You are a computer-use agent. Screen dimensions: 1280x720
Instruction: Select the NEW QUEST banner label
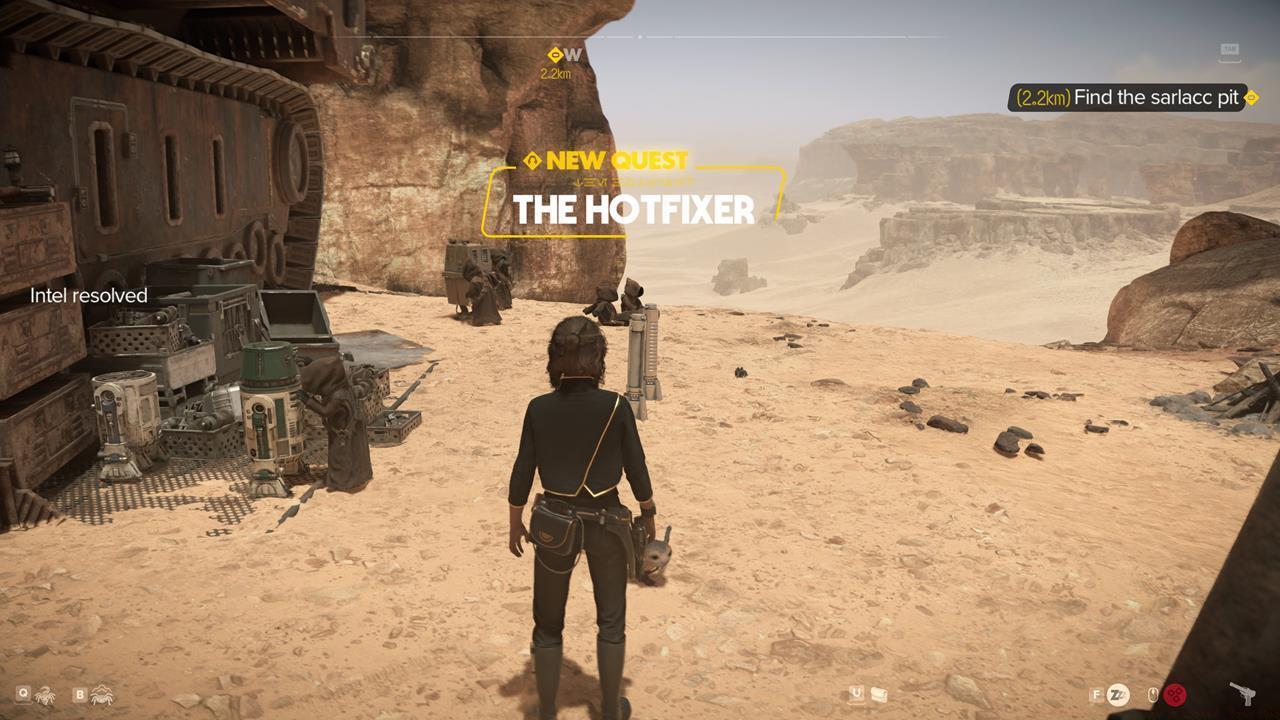point(612,160)
